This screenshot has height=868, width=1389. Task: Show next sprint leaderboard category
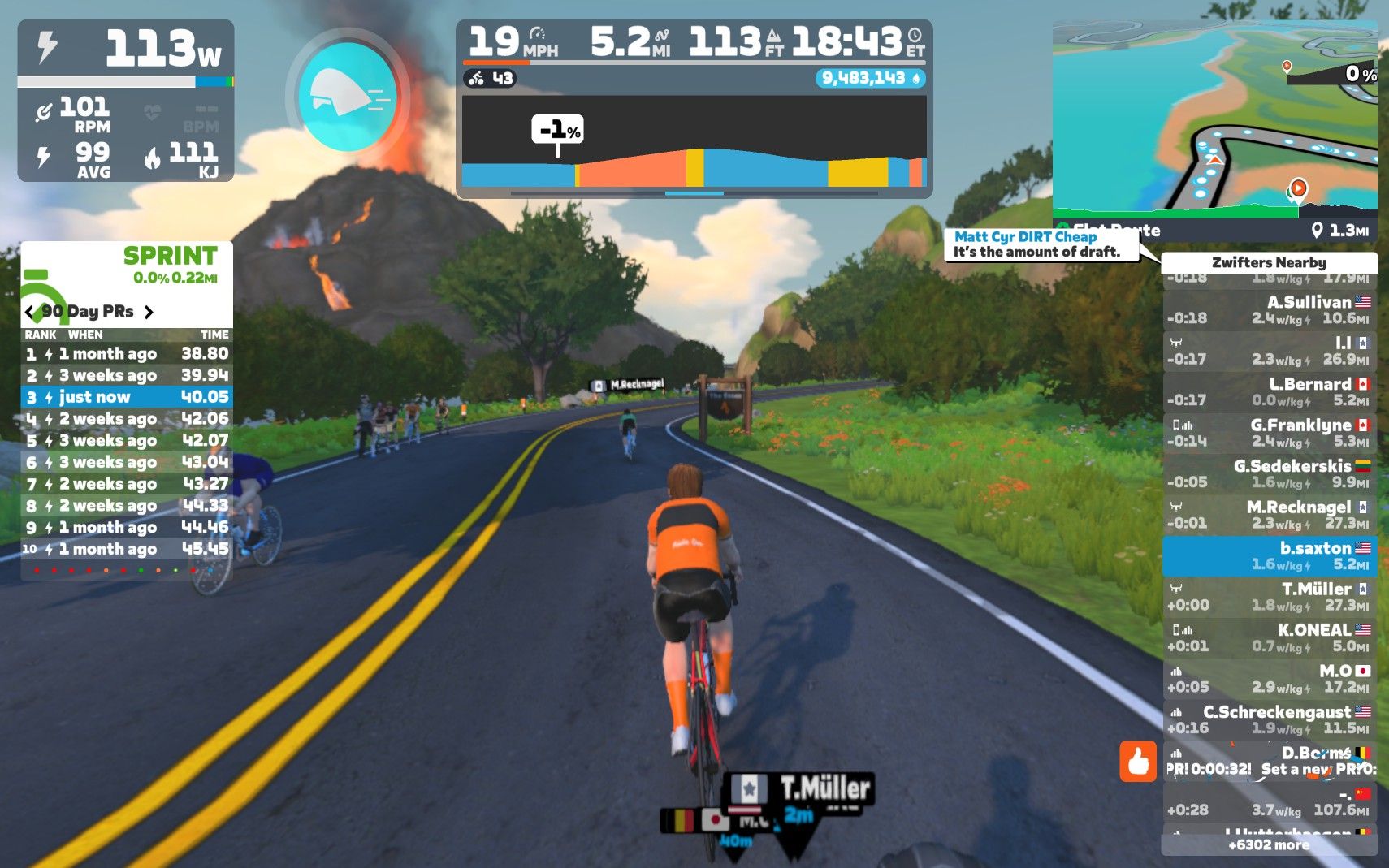pos(149,312)
